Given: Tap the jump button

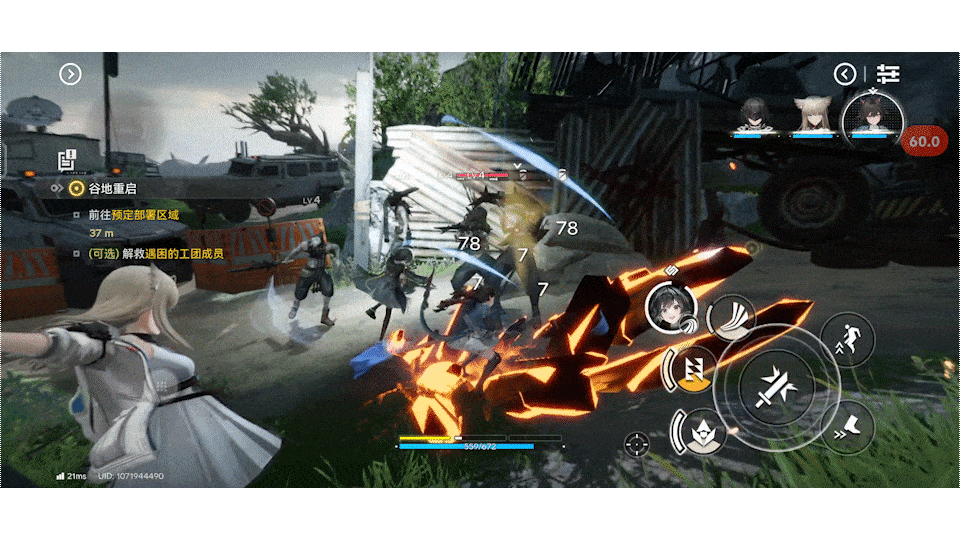Looking at the screenshot, I should tap(848, 339).
